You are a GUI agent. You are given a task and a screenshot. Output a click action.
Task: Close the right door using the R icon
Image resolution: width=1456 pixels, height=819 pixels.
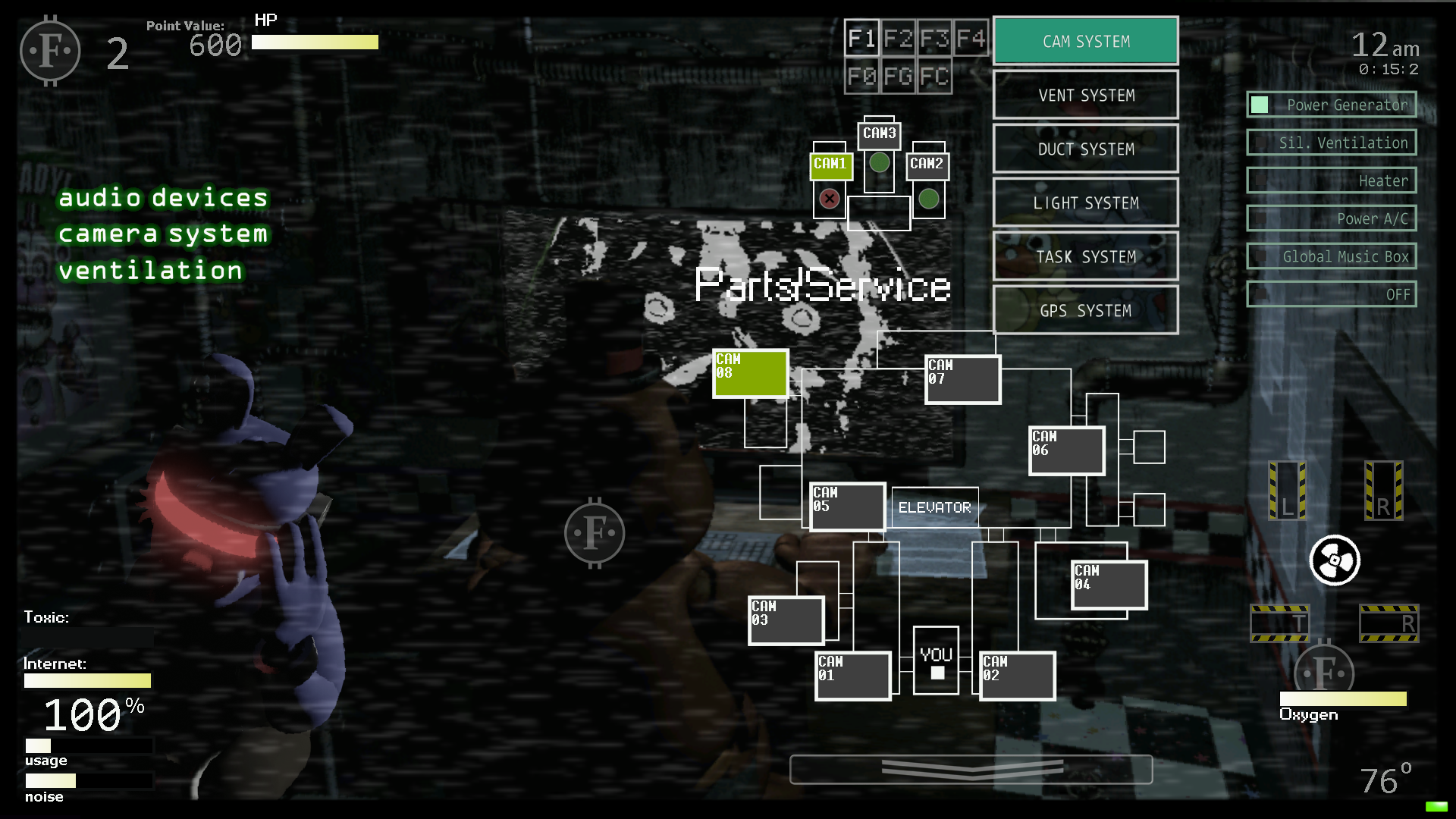tap(1385, 491)
